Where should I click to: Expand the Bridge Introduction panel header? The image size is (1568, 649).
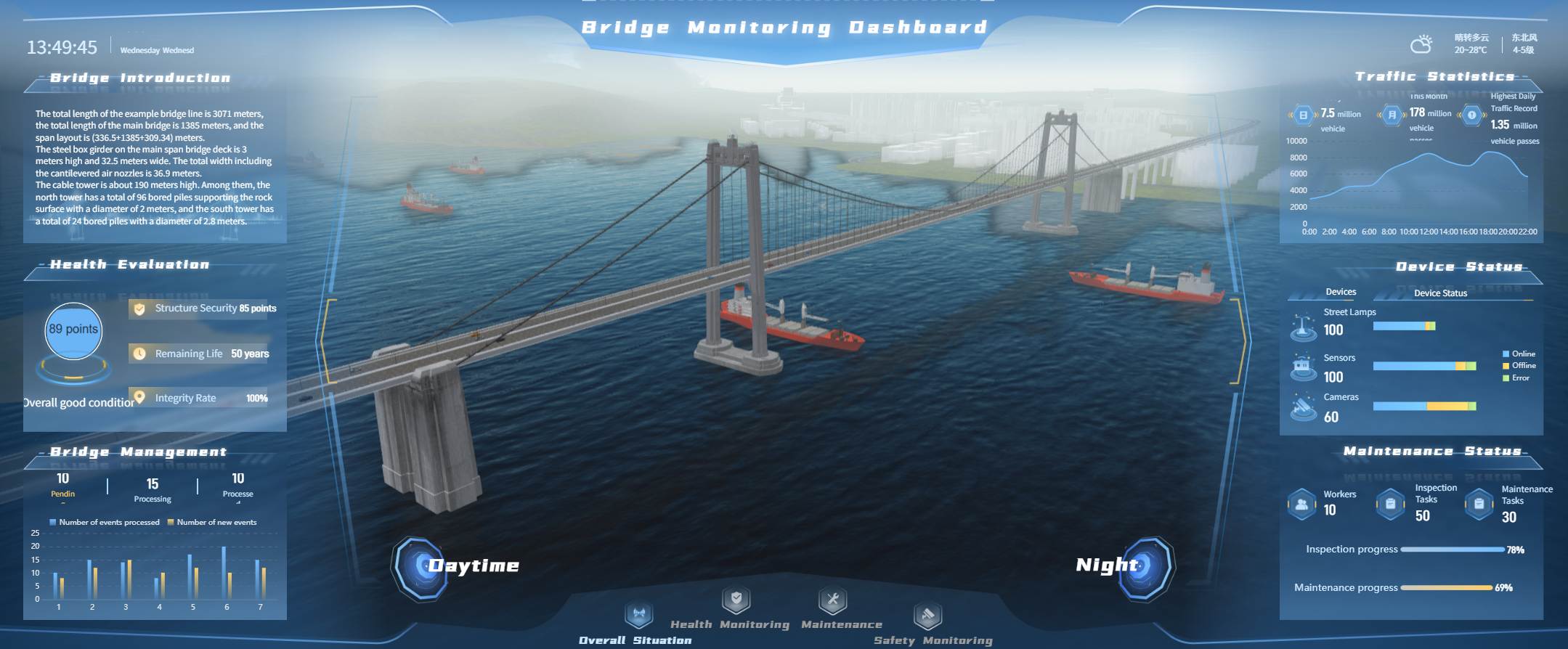pos(138,78)
